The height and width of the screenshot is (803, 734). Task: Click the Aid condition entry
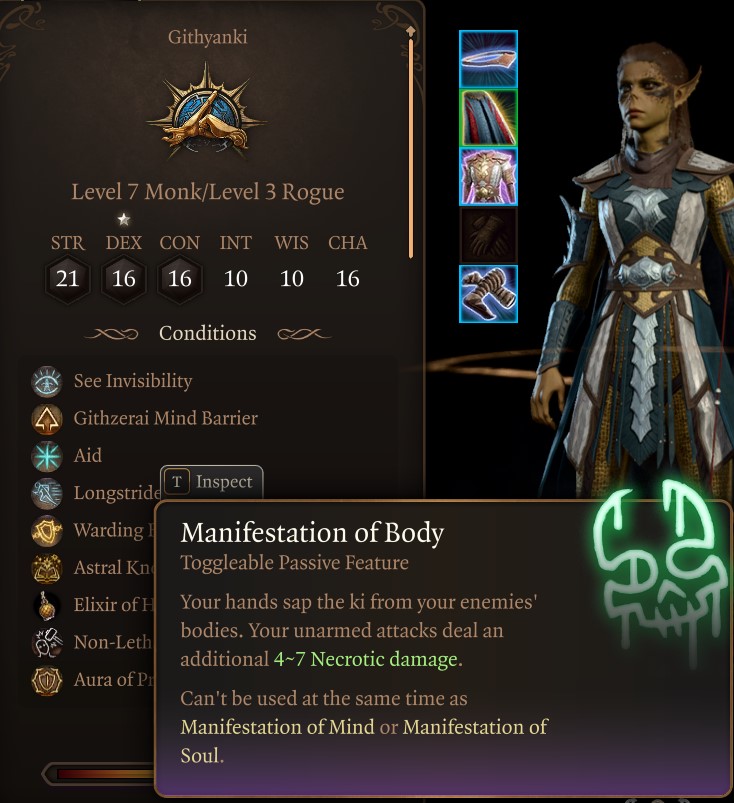pos(88,455)
